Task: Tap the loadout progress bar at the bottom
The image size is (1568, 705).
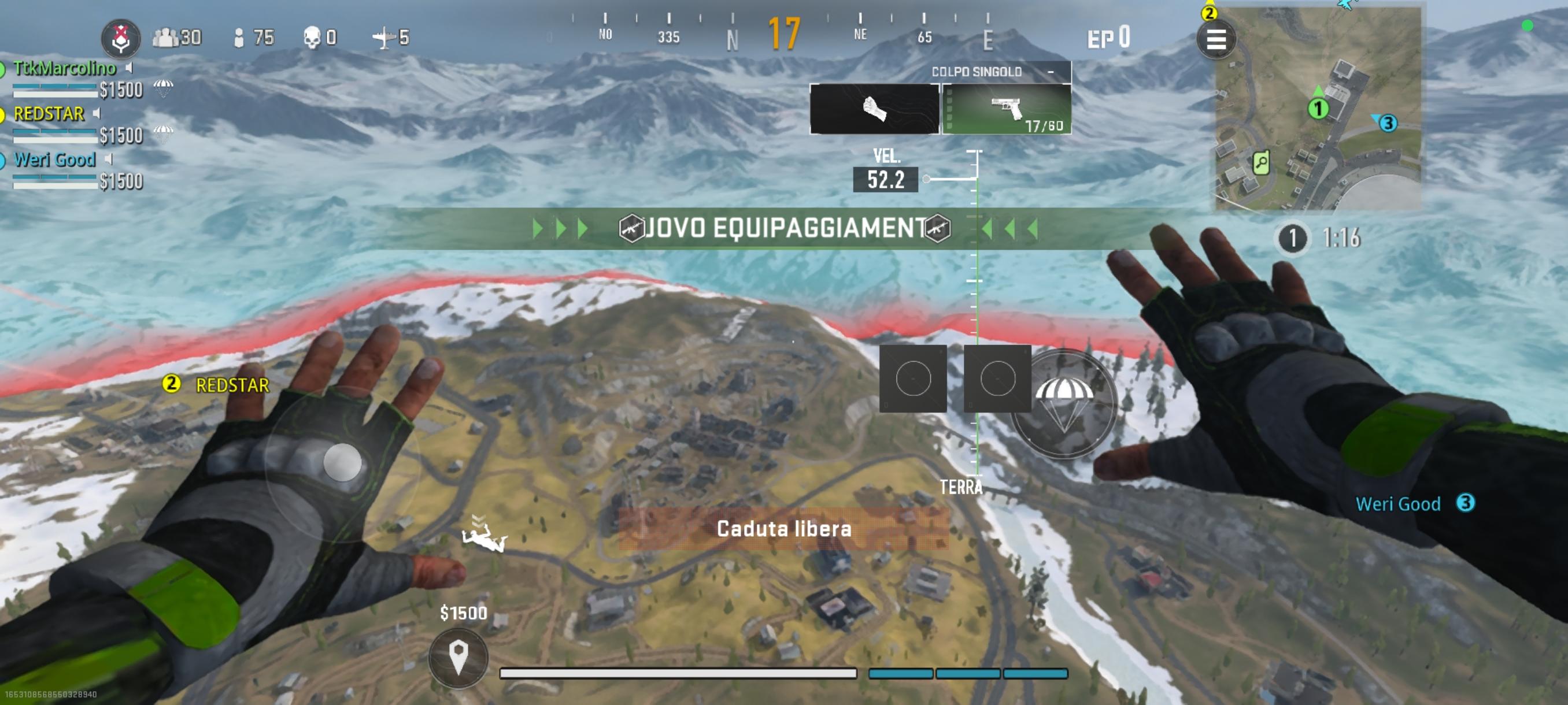Action: pyautogui.click(x=679, y=673)
